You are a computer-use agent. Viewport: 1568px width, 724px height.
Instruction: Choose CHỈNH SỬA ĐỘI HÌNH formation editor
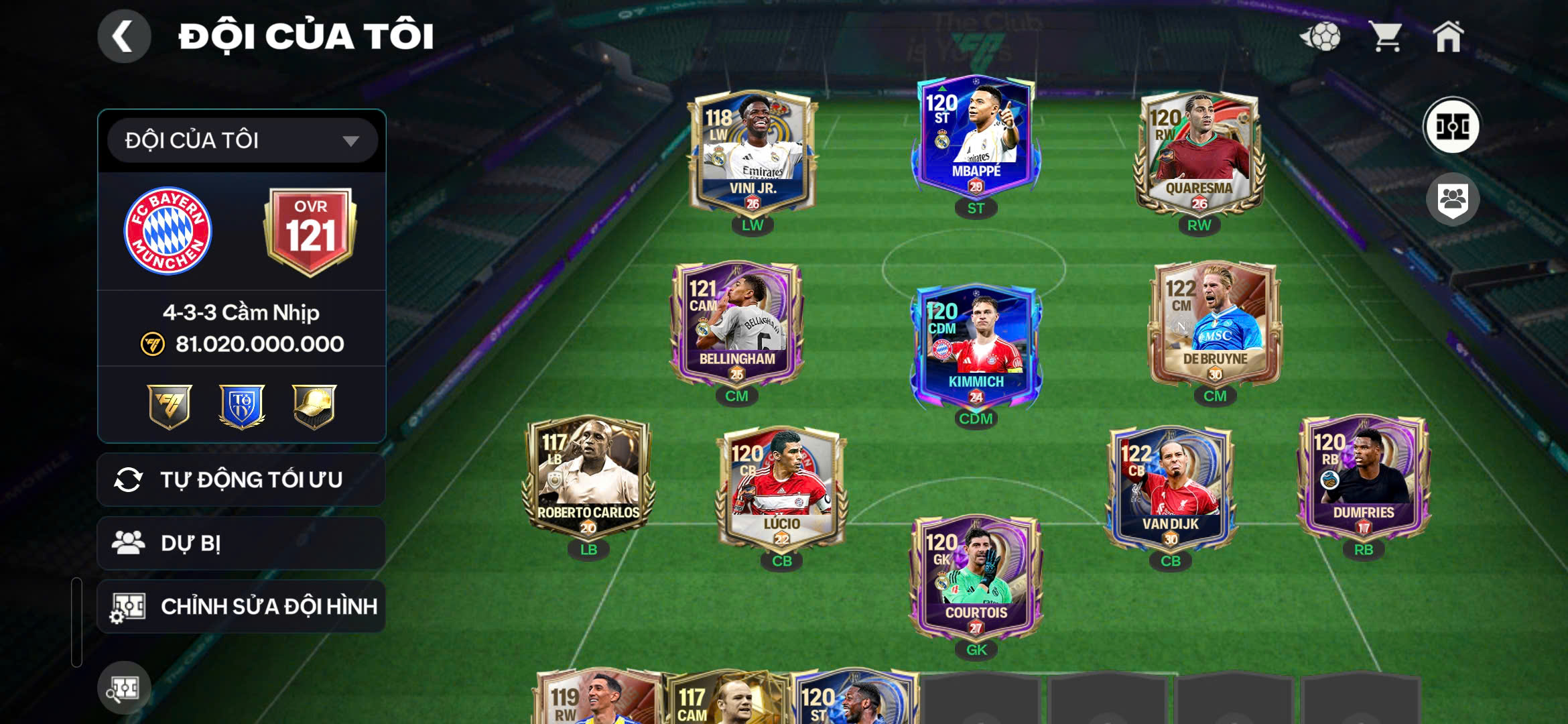241,607
